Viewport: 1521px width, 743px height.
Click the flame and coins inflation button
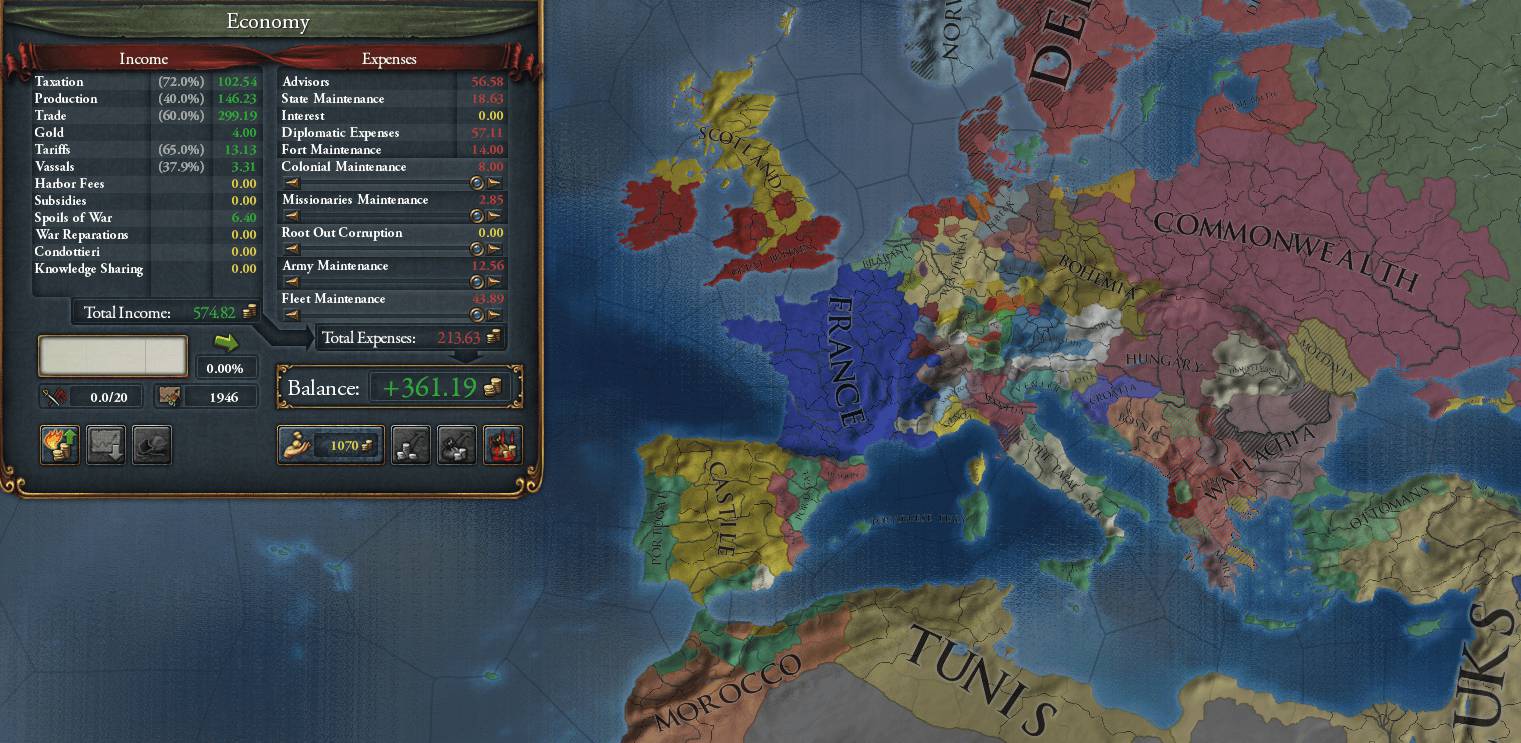pyautogui.click(x=60, y=445)
